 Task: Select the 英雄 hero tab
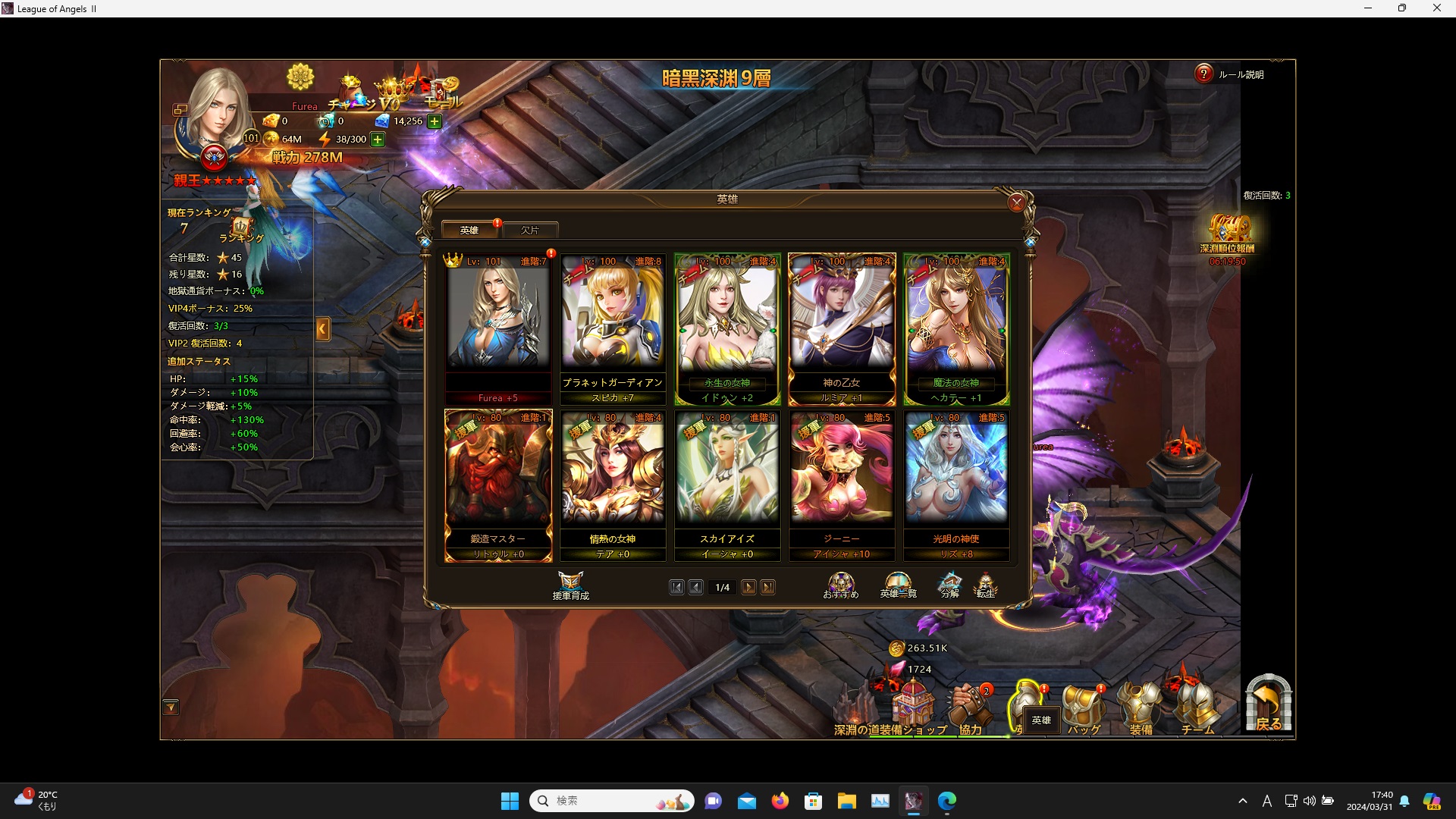(x=469, y=229)
